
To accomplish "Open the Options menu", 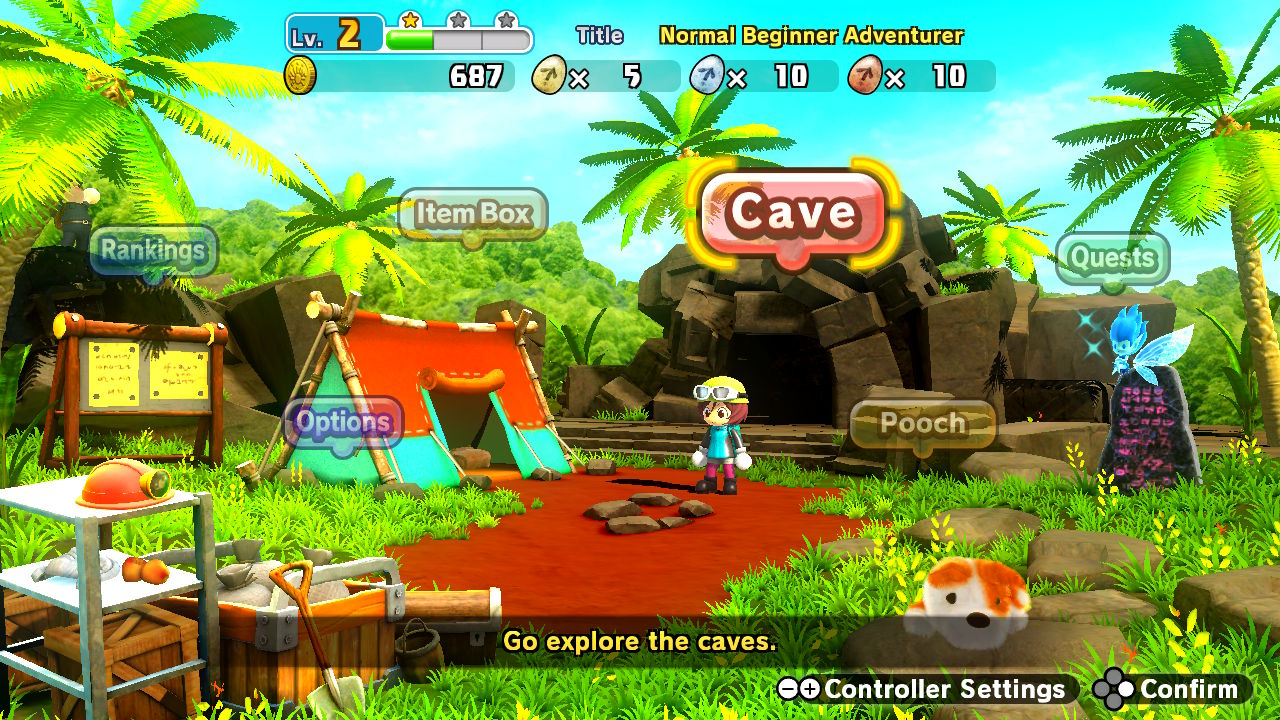I will [345, 422].
